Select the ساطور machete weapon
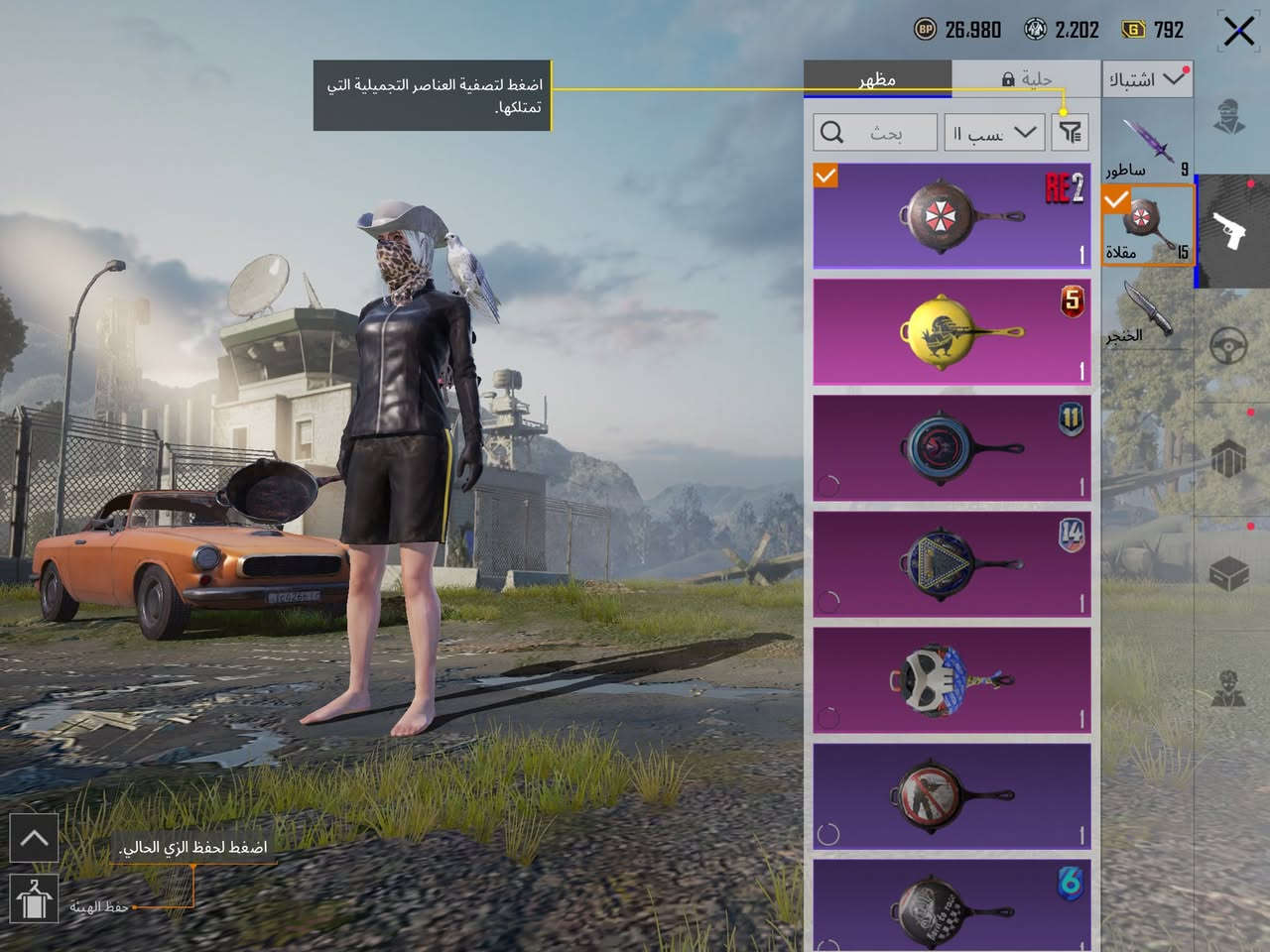This screenshot has height=952, width=1270. [x=1148, y=145]
